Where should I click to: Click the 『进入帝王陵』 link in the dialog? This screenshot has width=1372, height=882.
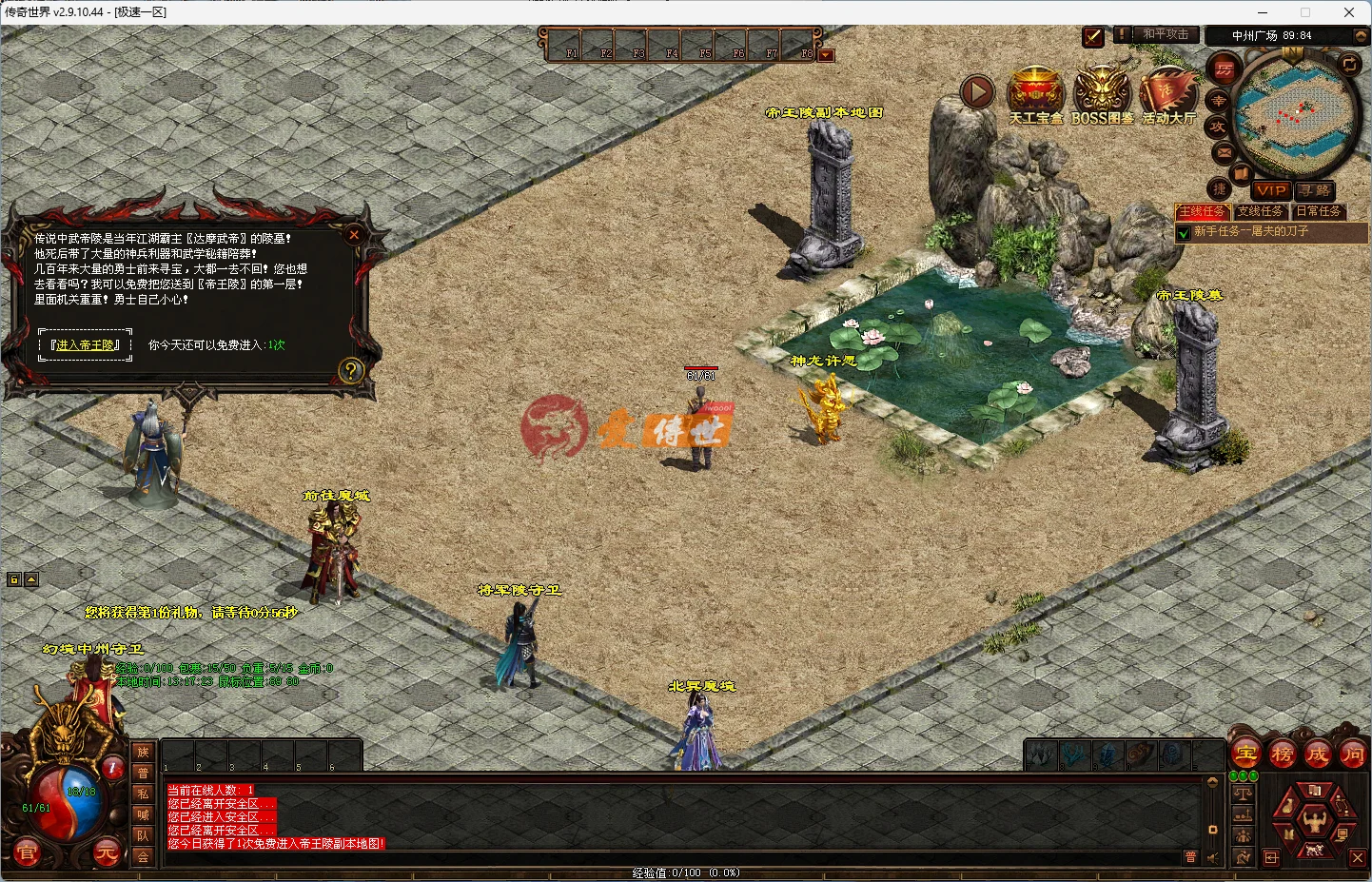point(84,344)
